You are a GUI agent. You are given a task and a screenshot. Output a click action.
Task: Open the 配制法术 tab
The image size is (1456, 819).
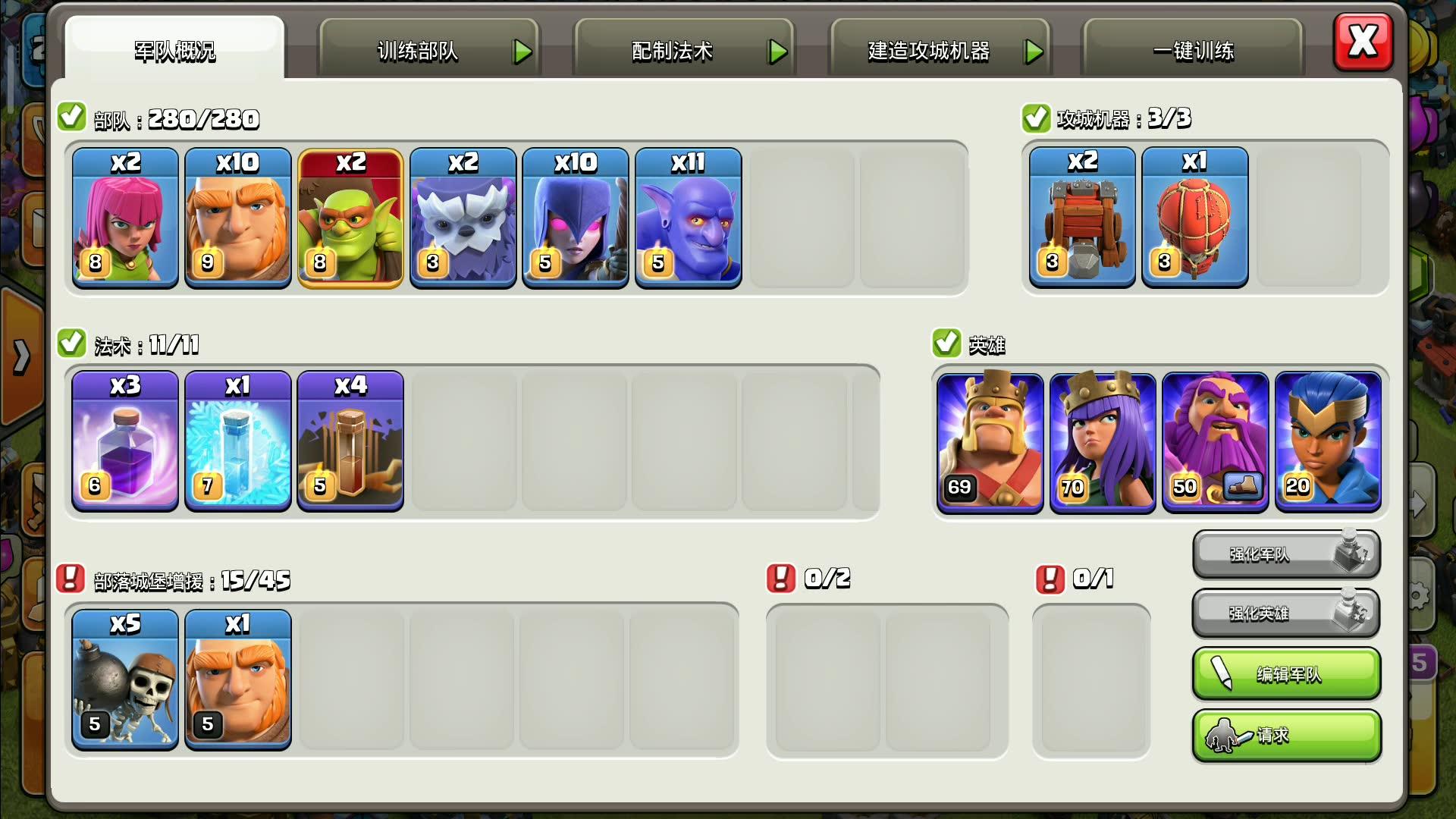click(x=684, y=51)
